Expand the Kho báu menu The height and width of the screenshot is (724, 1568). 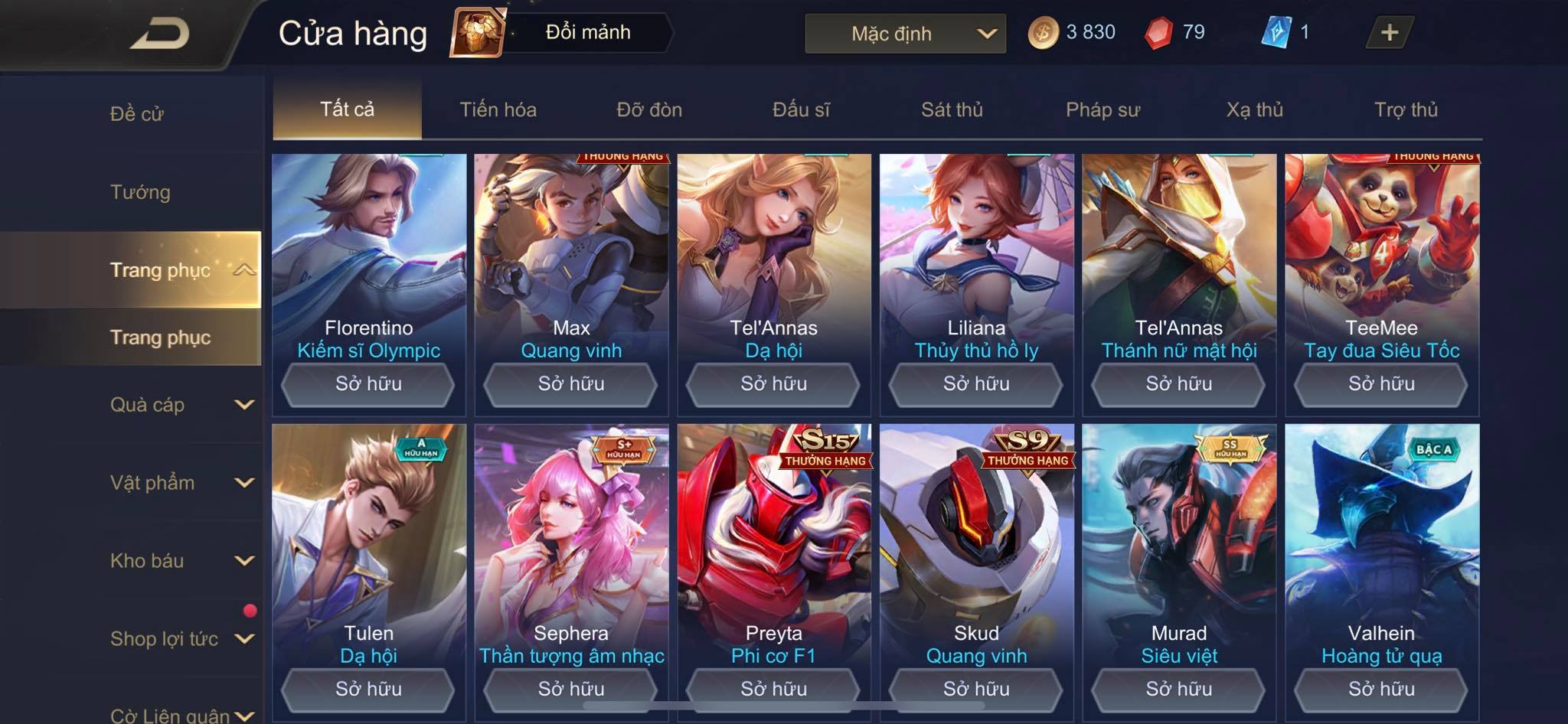180,561
